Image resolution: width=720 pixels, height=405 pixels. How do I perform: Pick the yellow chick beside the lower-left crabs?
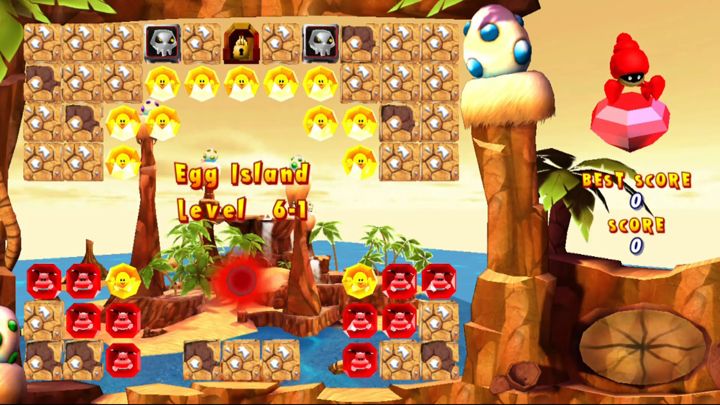pyautogui.click(x=122, y=280)
